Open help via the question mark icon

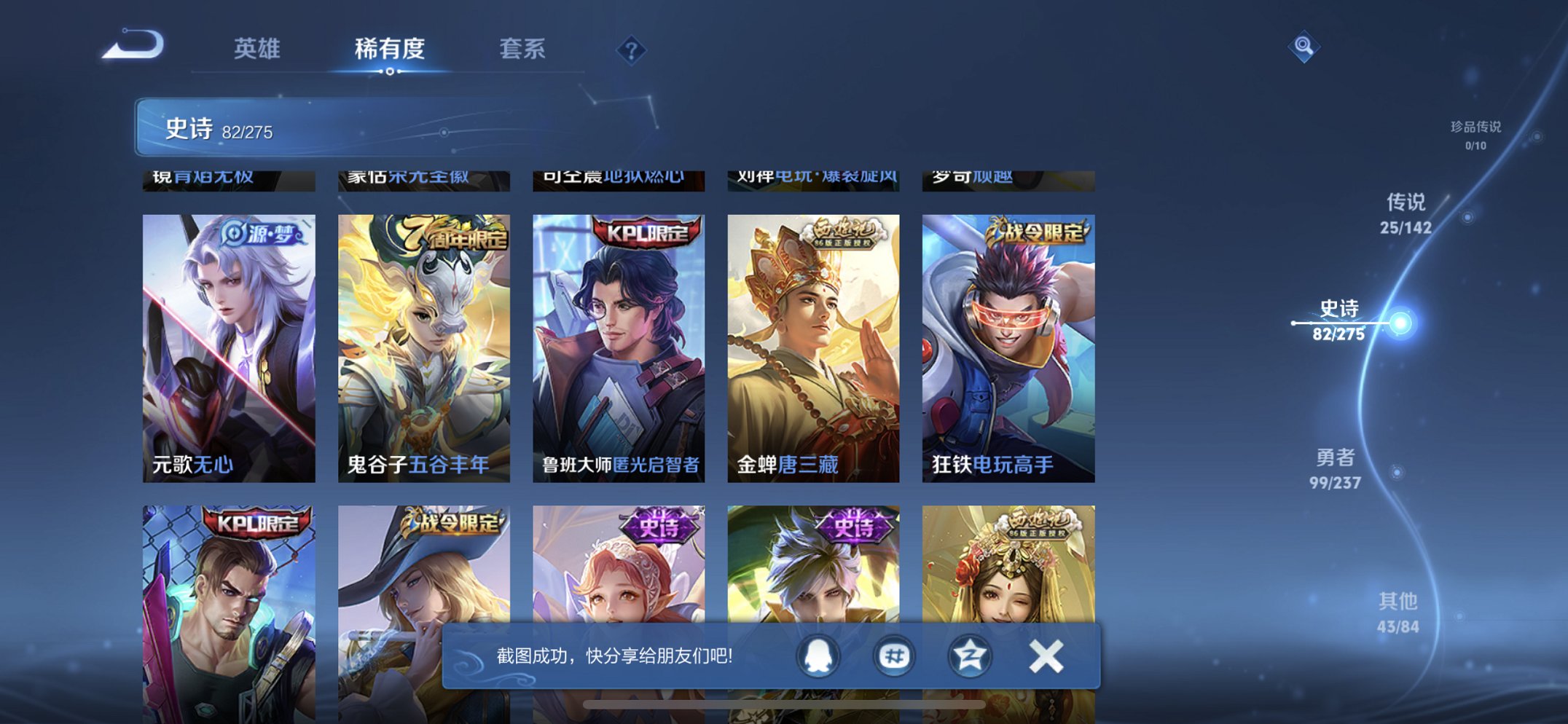click(631, 50)
